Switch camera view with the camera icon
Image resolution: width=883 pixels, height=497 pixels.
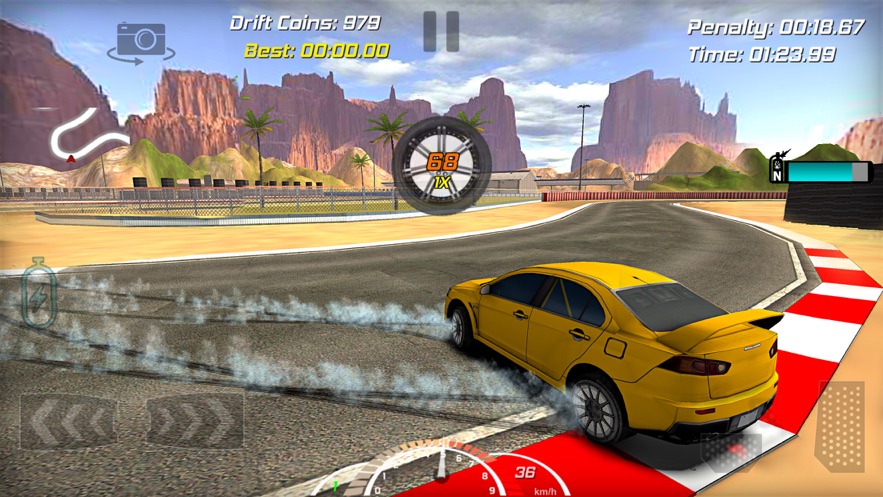pos(141,41)
